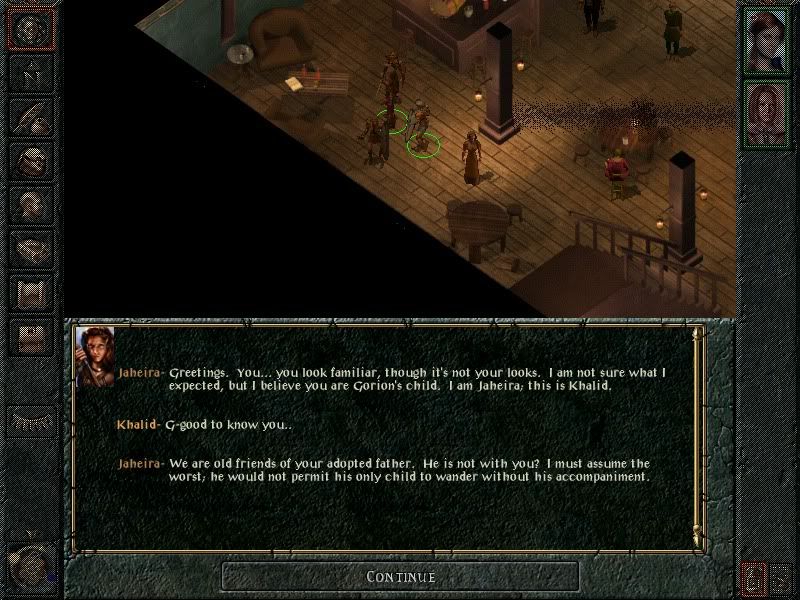Open the game options menu
The height and width of the screenshot is (600, 800).
(x=31, y=337)
